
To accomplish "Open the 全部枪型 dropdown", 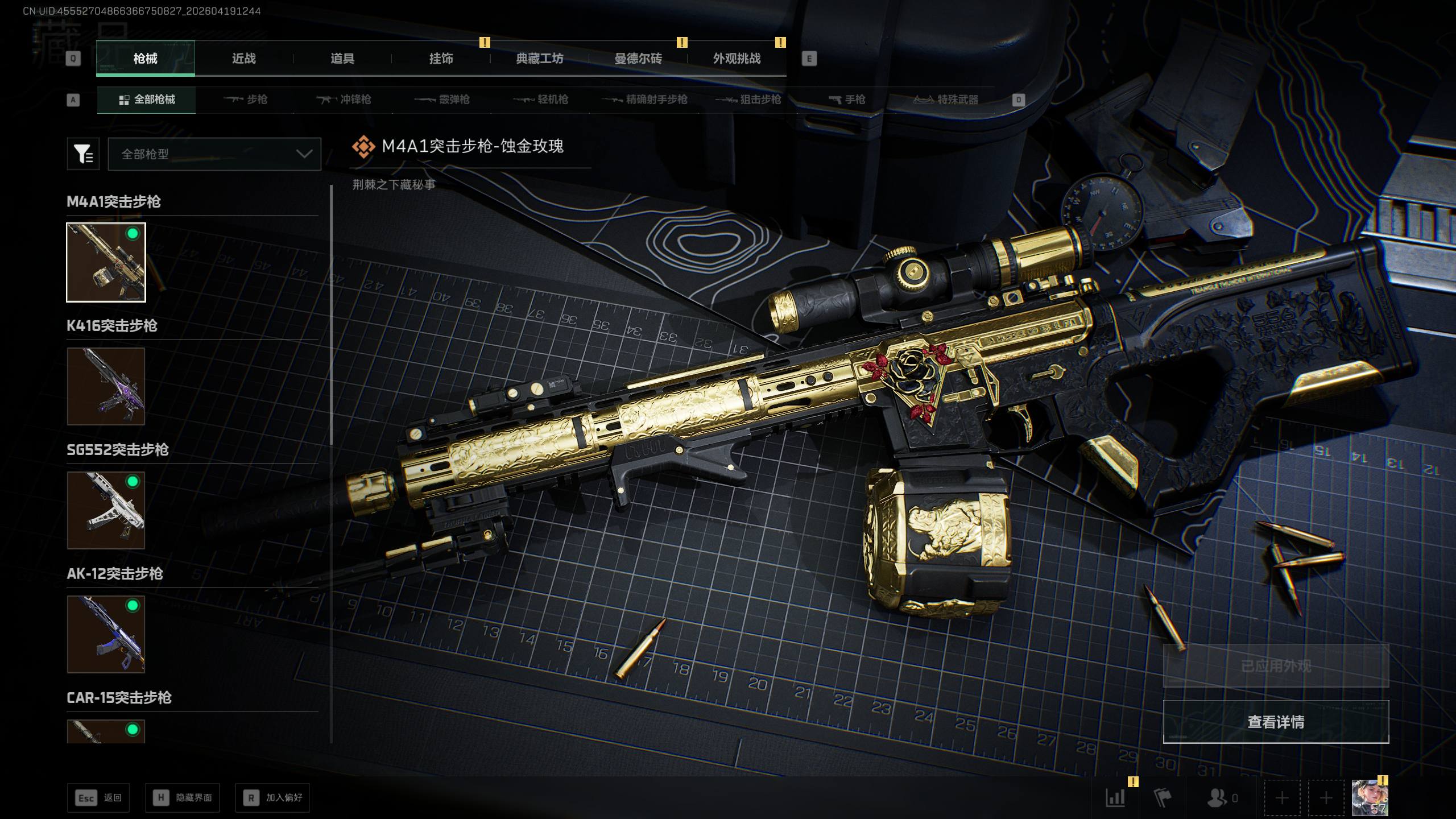I will click(214, 154).
